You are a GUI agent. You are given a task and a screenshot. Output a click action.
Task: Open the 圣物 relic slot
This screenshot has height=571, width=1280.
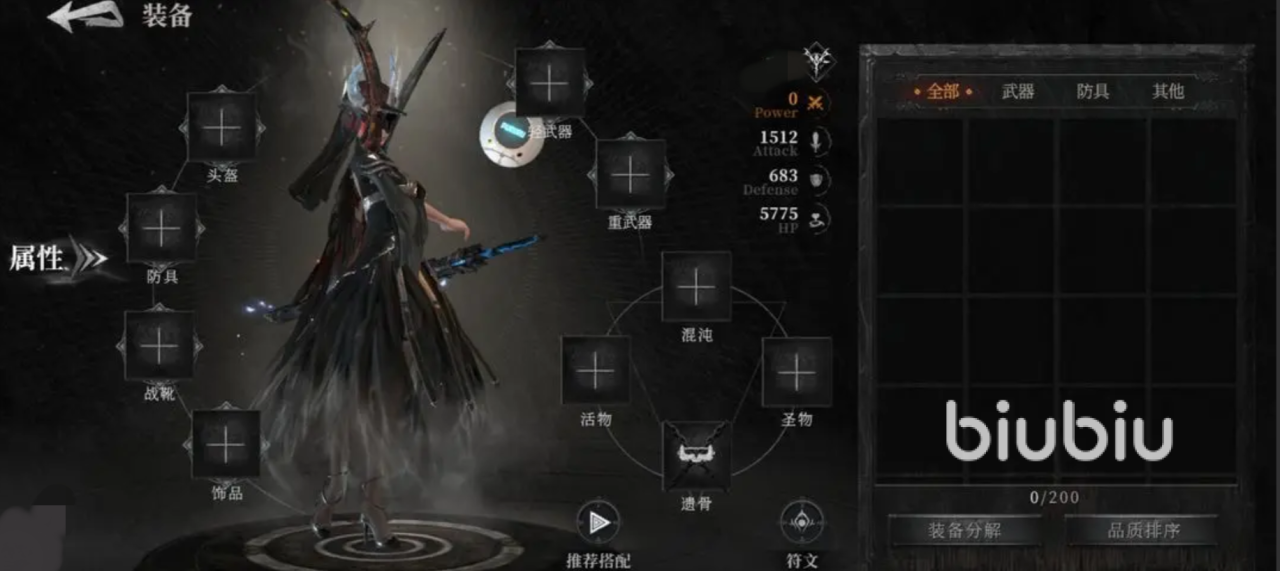(797, 371)
